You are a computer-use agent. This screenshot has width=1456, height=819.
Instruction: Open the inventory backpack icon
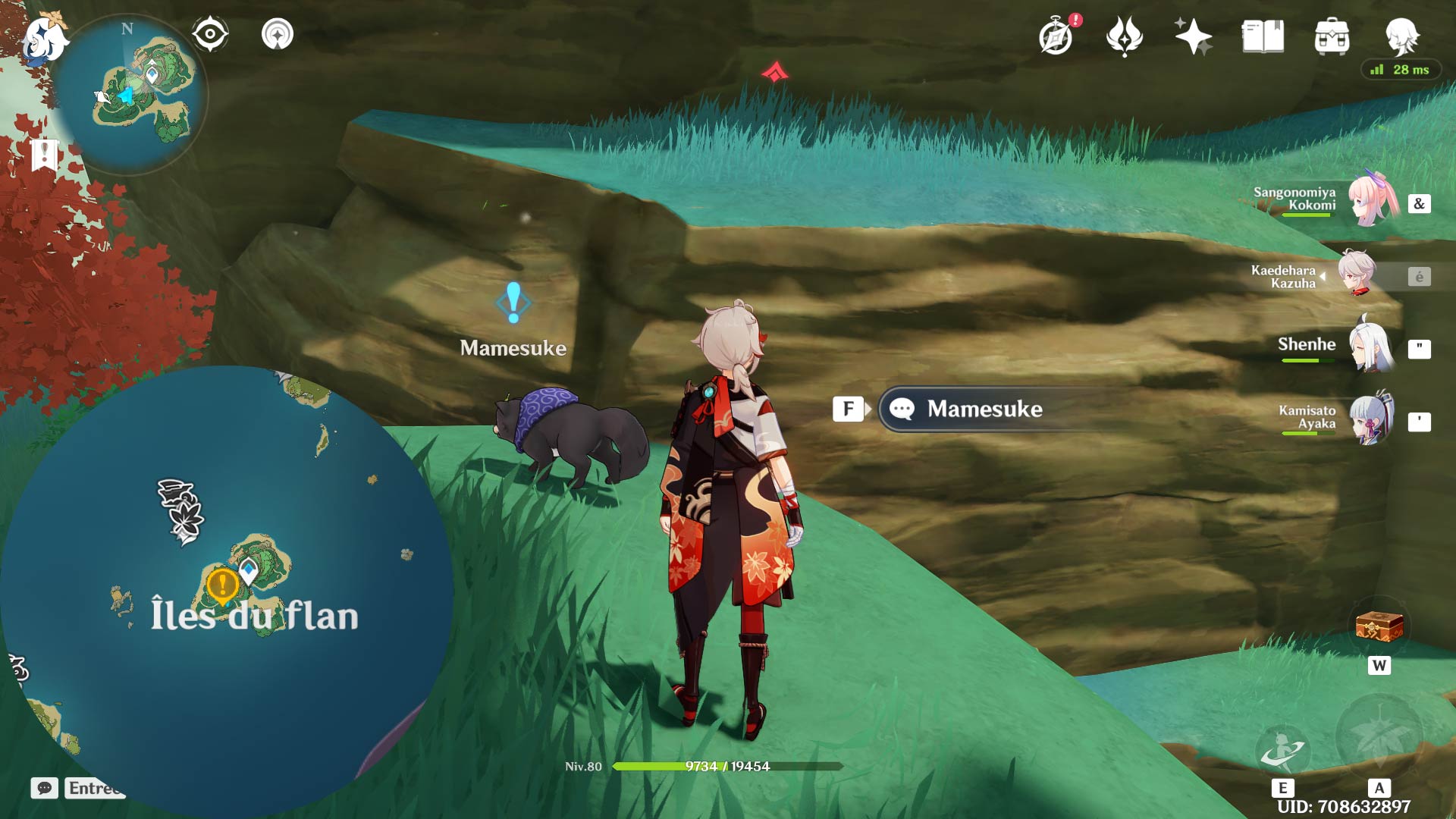point(1332,36)
